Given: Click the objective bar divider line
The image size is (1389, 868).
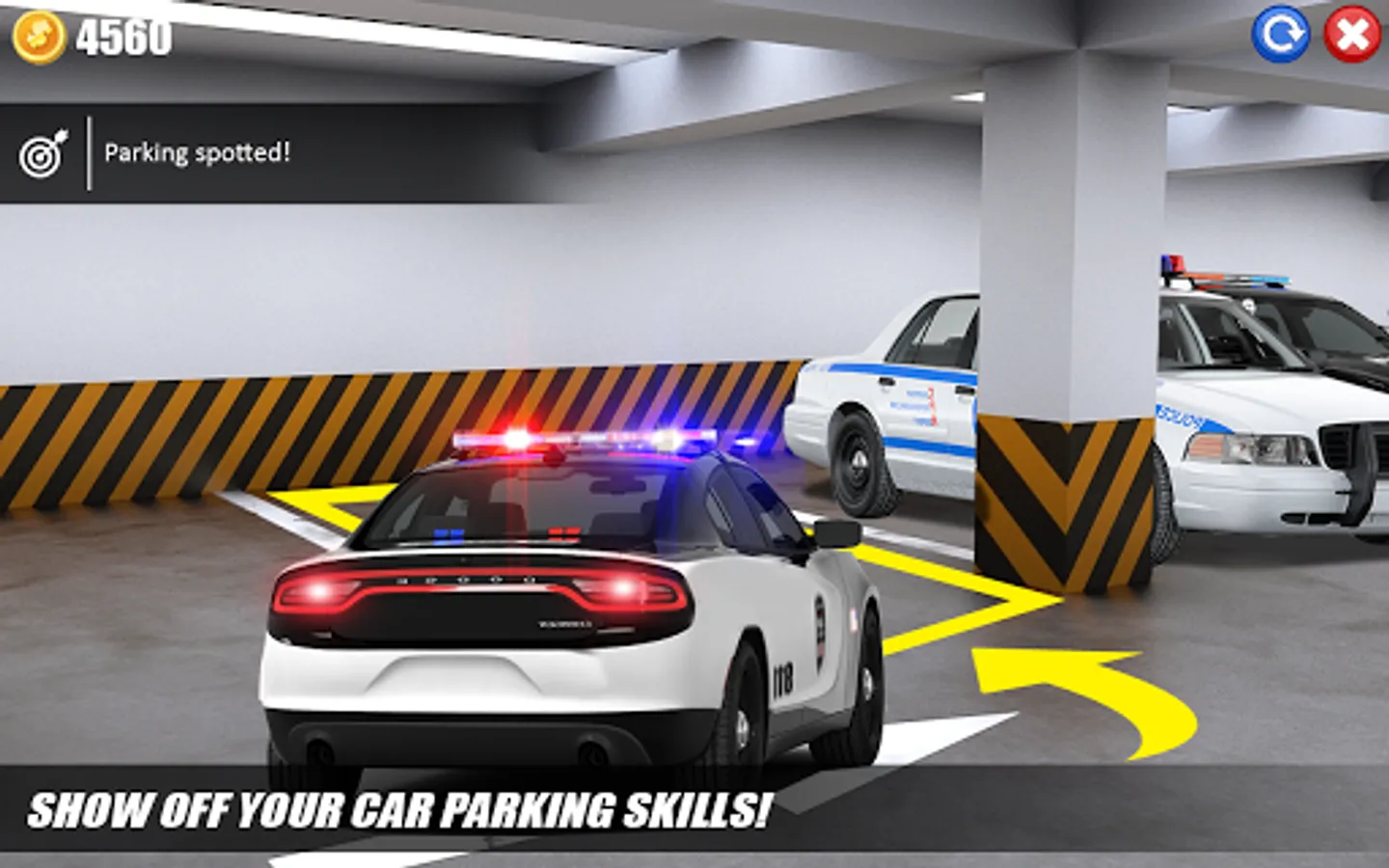Looking at the screenshot, I should pyautogui.click(x=92, y=151).
